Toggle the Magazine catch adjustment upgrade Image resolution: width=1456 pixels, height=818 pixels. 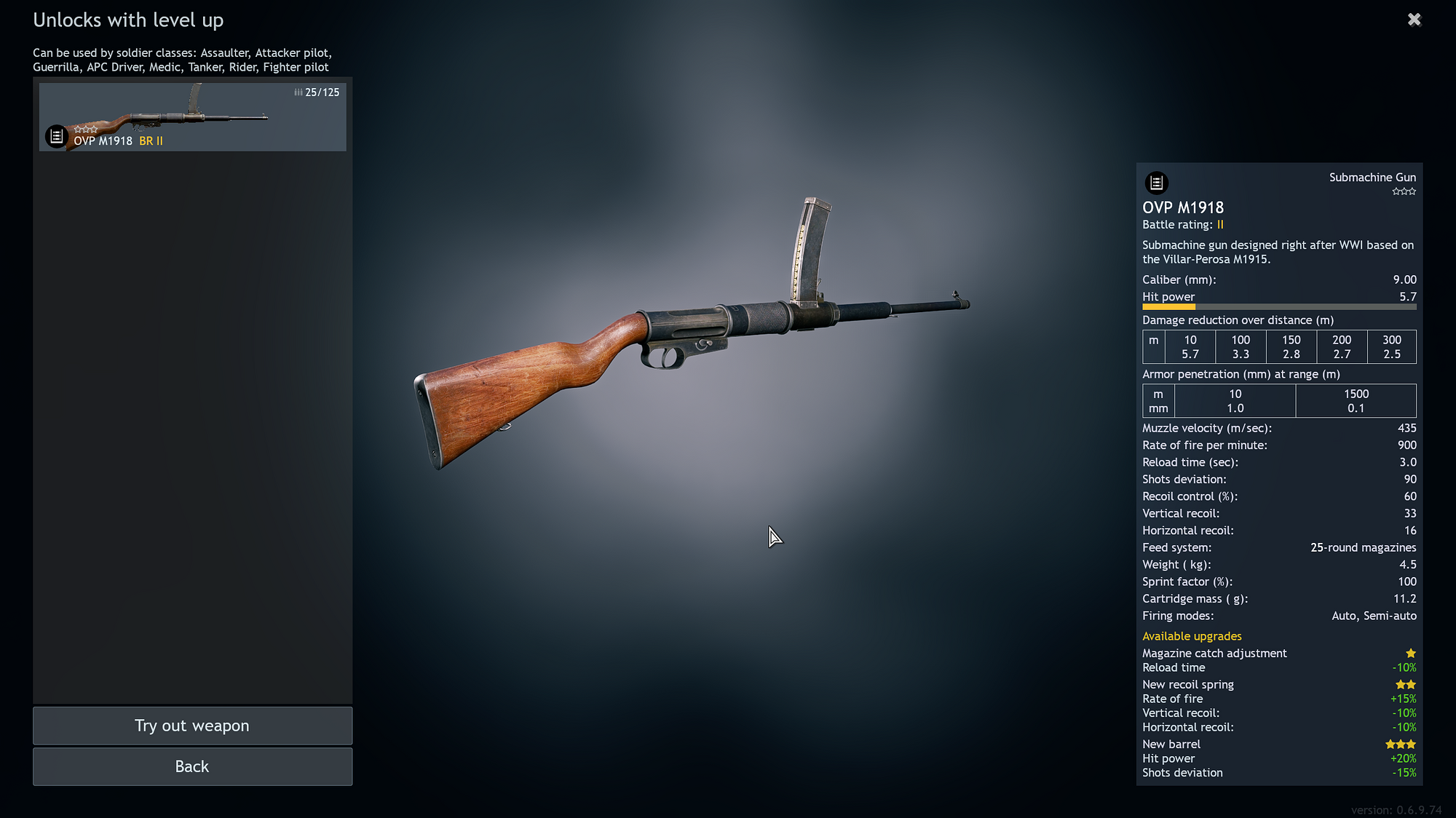[1214, 653]
